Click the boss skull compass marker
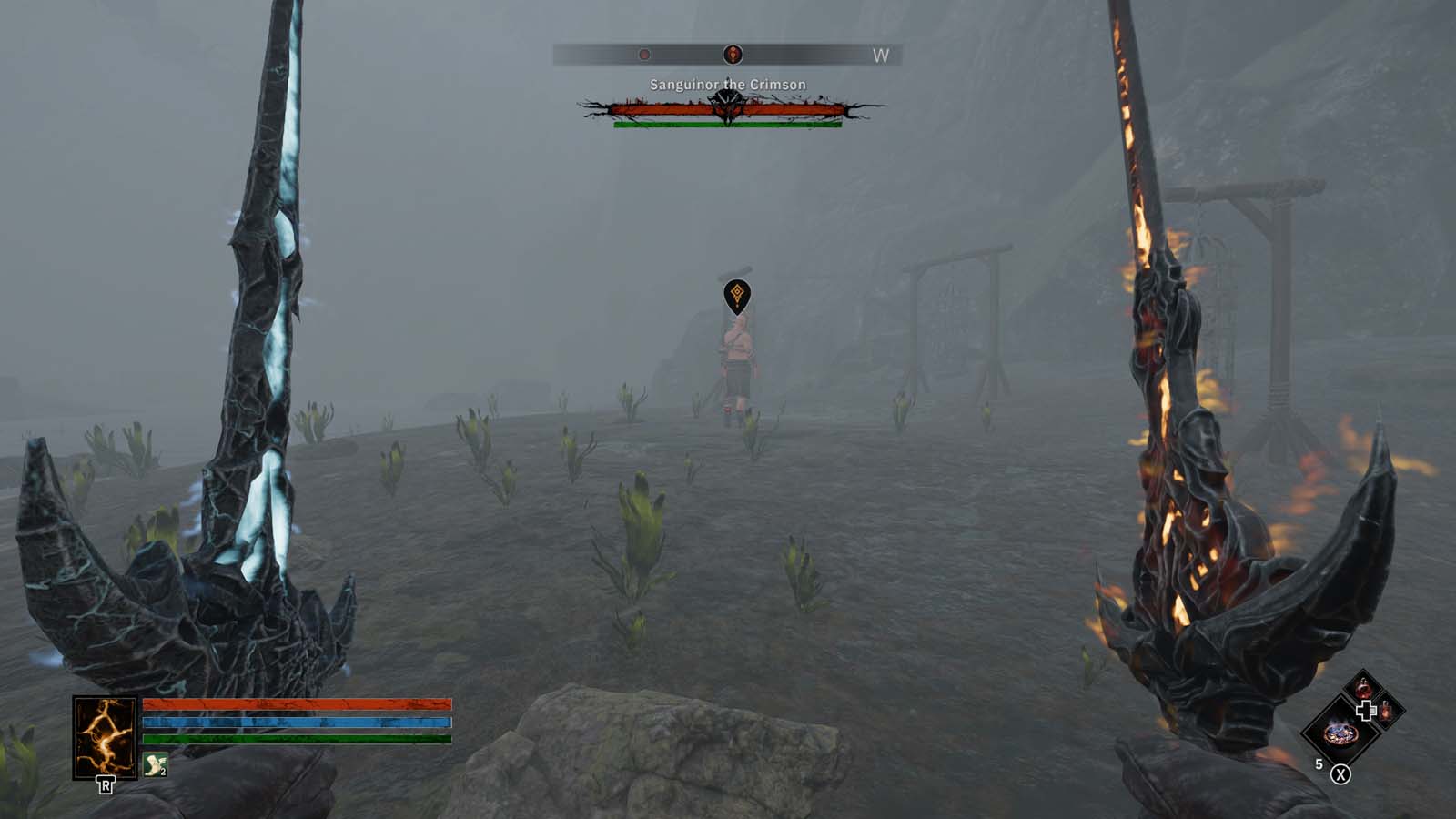This screenshot has height=819, width=1456. pos(733,53)
